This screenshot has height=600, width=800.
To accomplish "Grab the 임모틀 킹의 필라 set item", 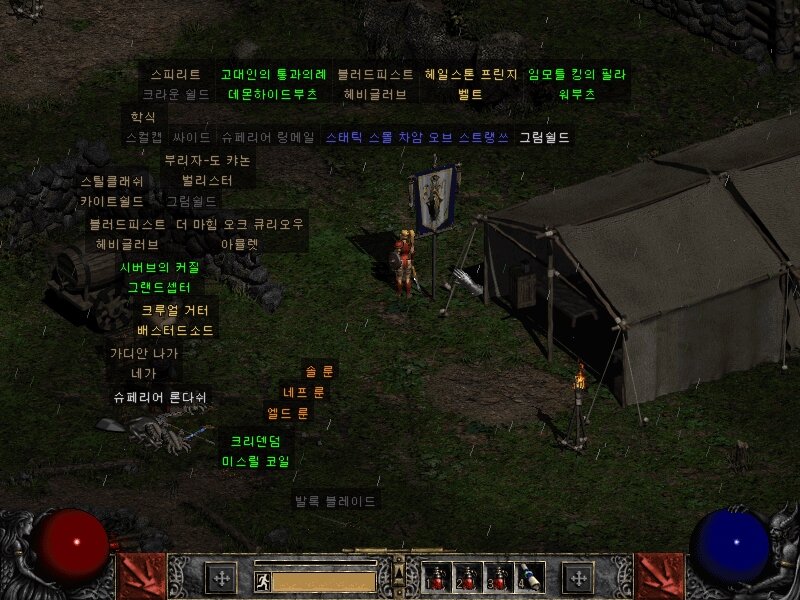I will pyautogui.click(x=578, y=75).
